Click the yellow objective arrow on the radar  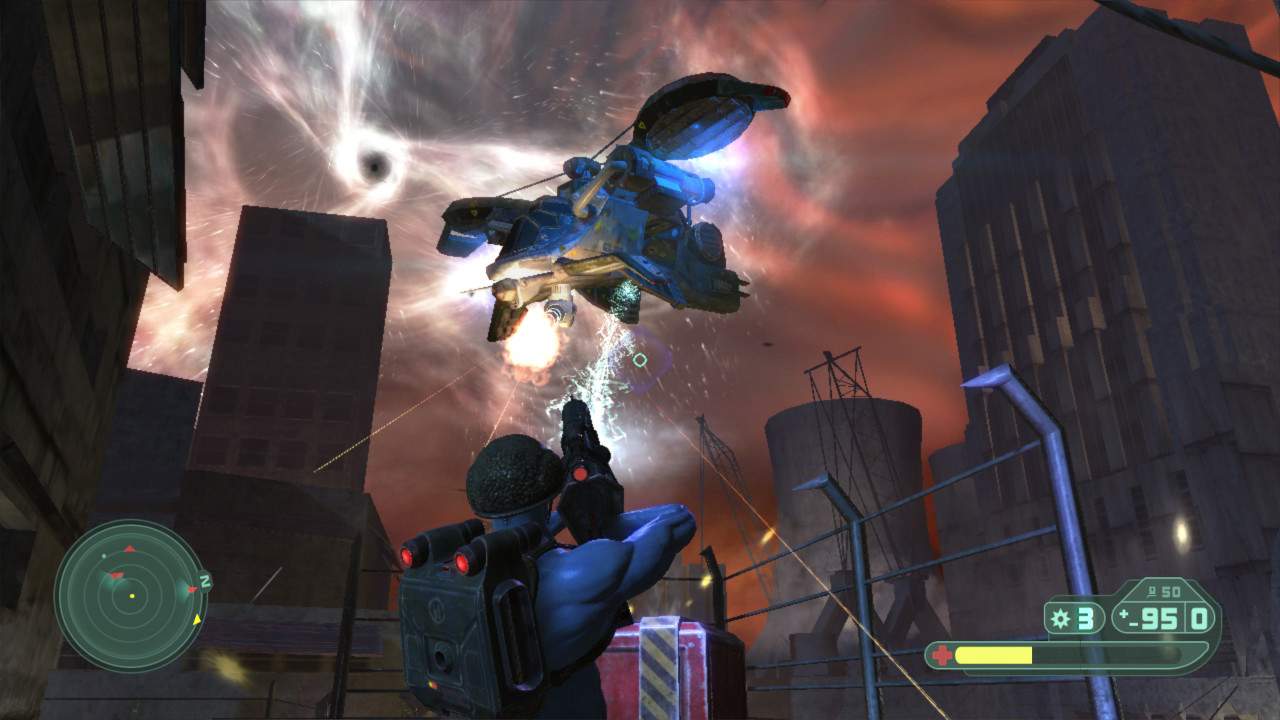(x=197, y=620)
